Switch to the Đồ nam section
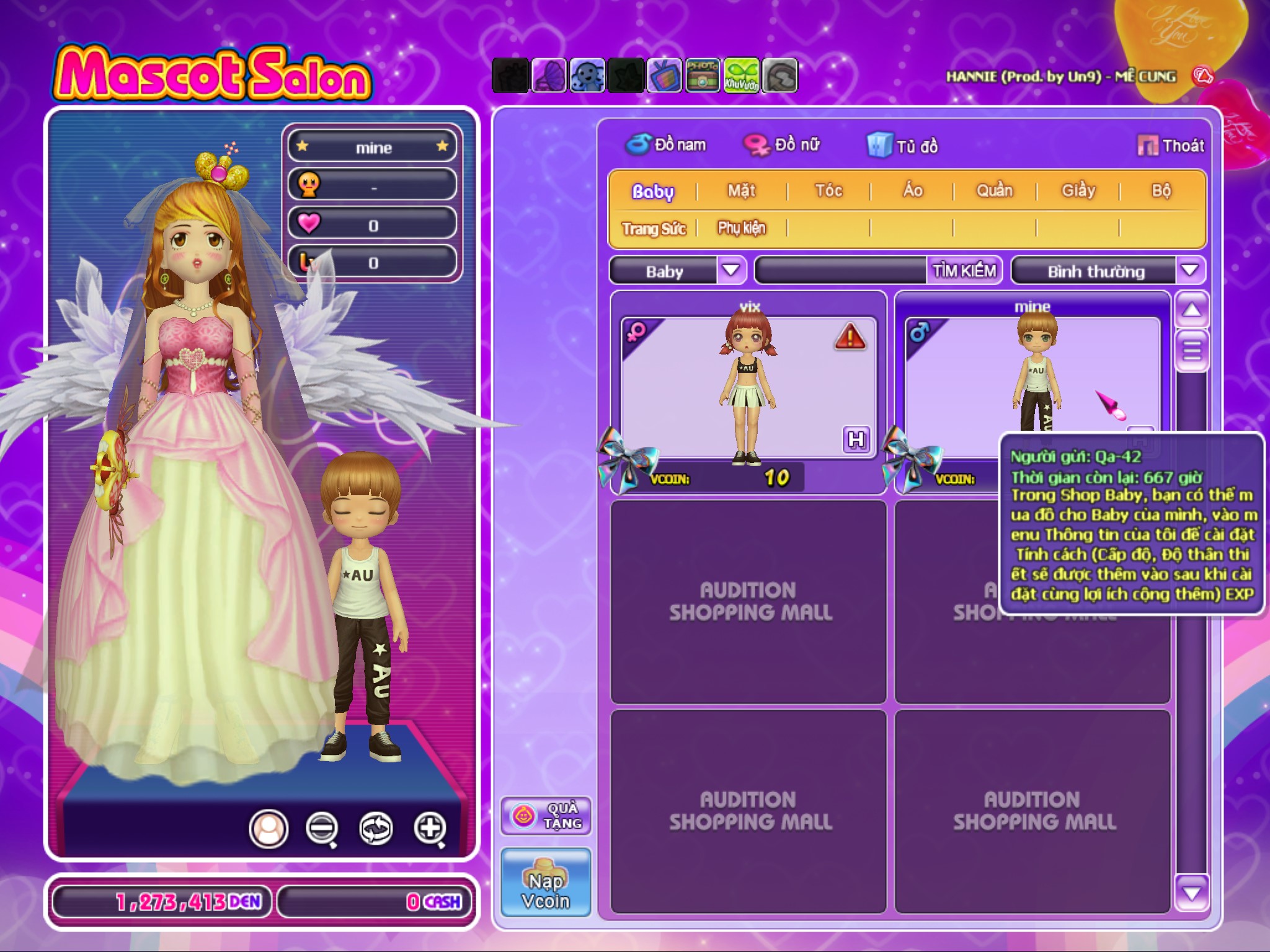The image size is (1270, 952). pyautogui.click(x=666, y=145)
